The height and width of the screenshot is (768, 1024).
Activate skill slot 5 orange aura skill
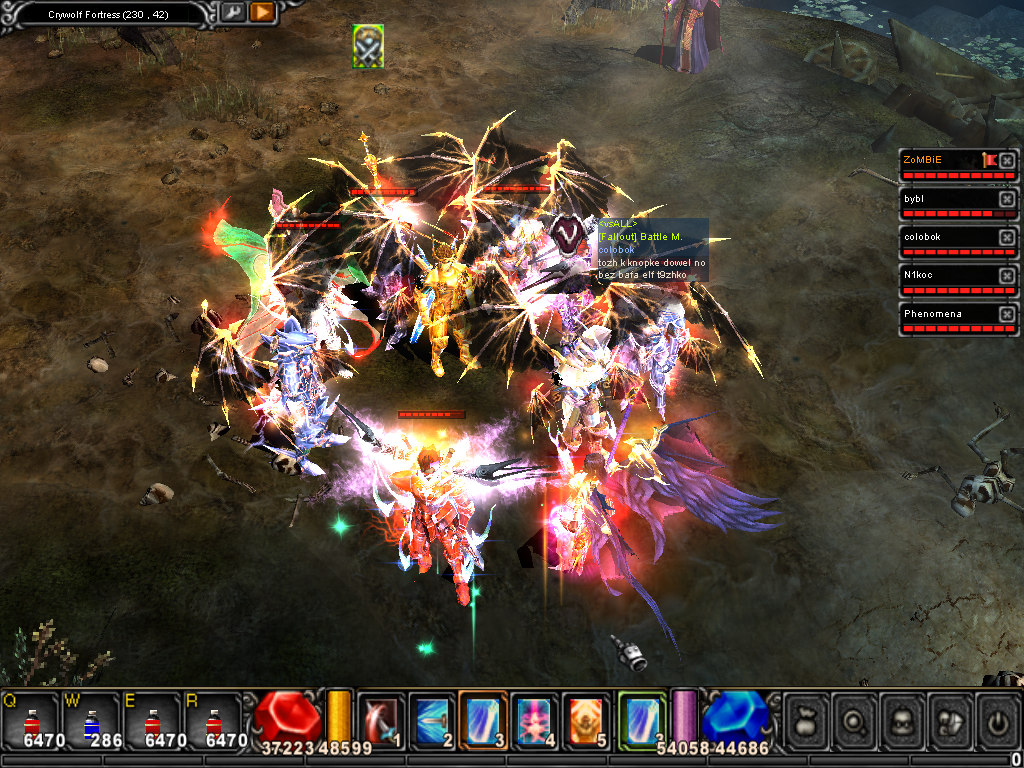tap(585, 718)
